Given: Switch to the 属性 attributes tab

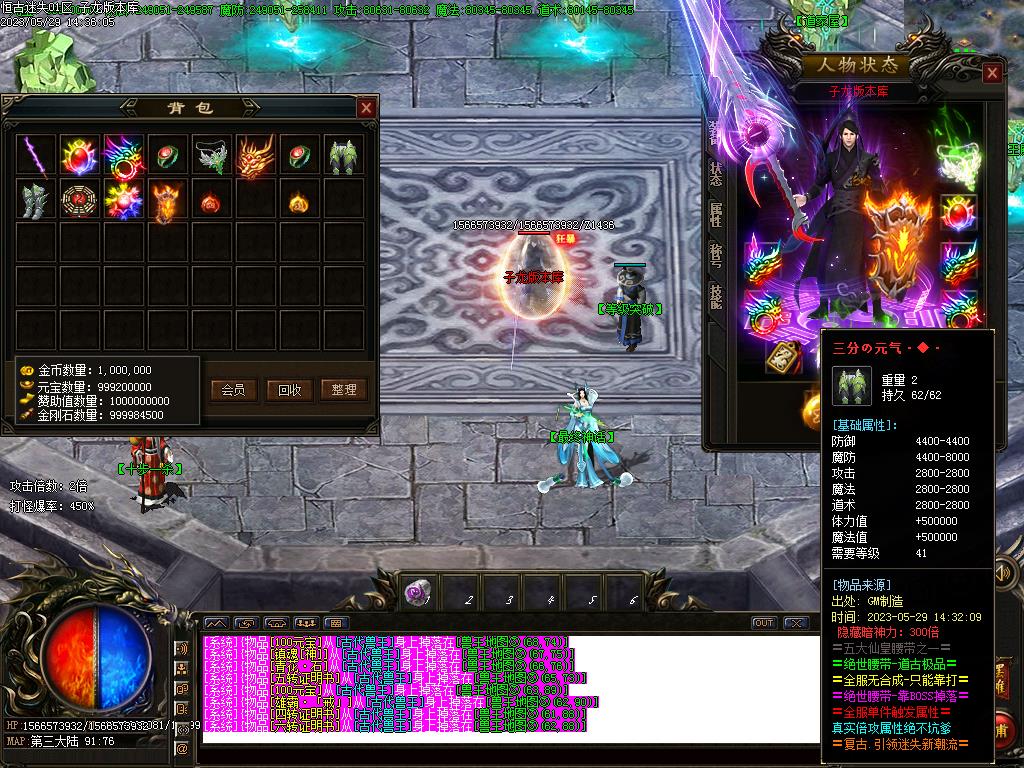Looking at the screenshot, I should point(716,215).
